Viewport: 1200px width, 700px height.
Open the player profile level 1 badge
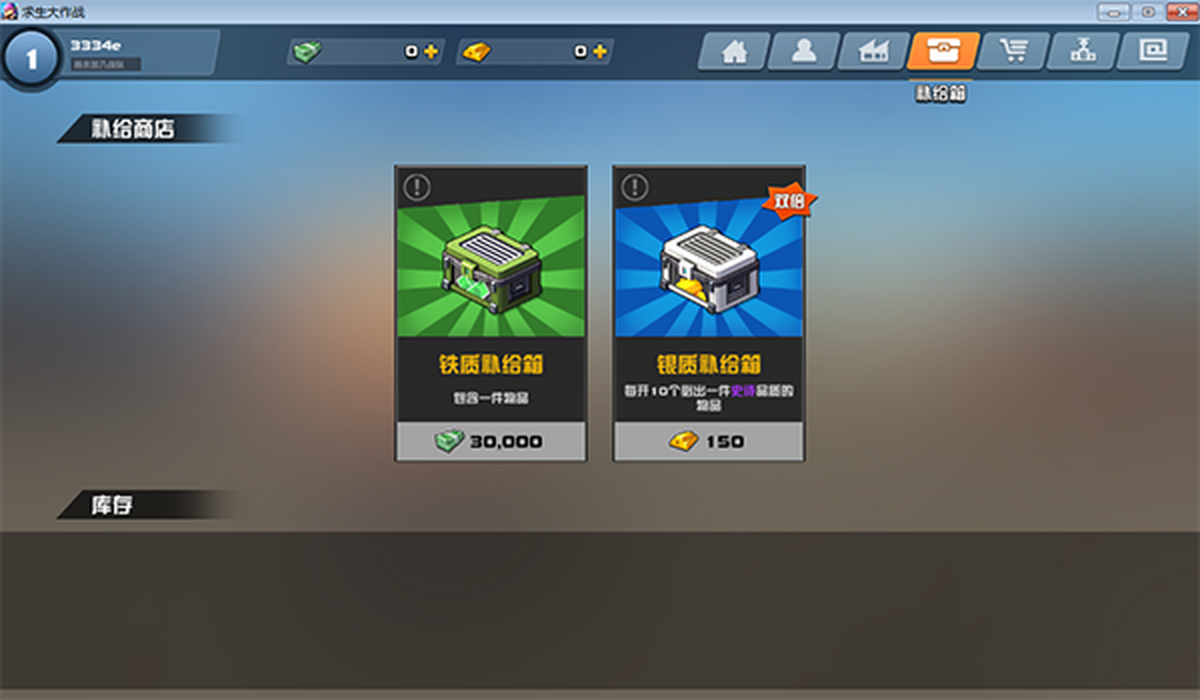[31, 58]
